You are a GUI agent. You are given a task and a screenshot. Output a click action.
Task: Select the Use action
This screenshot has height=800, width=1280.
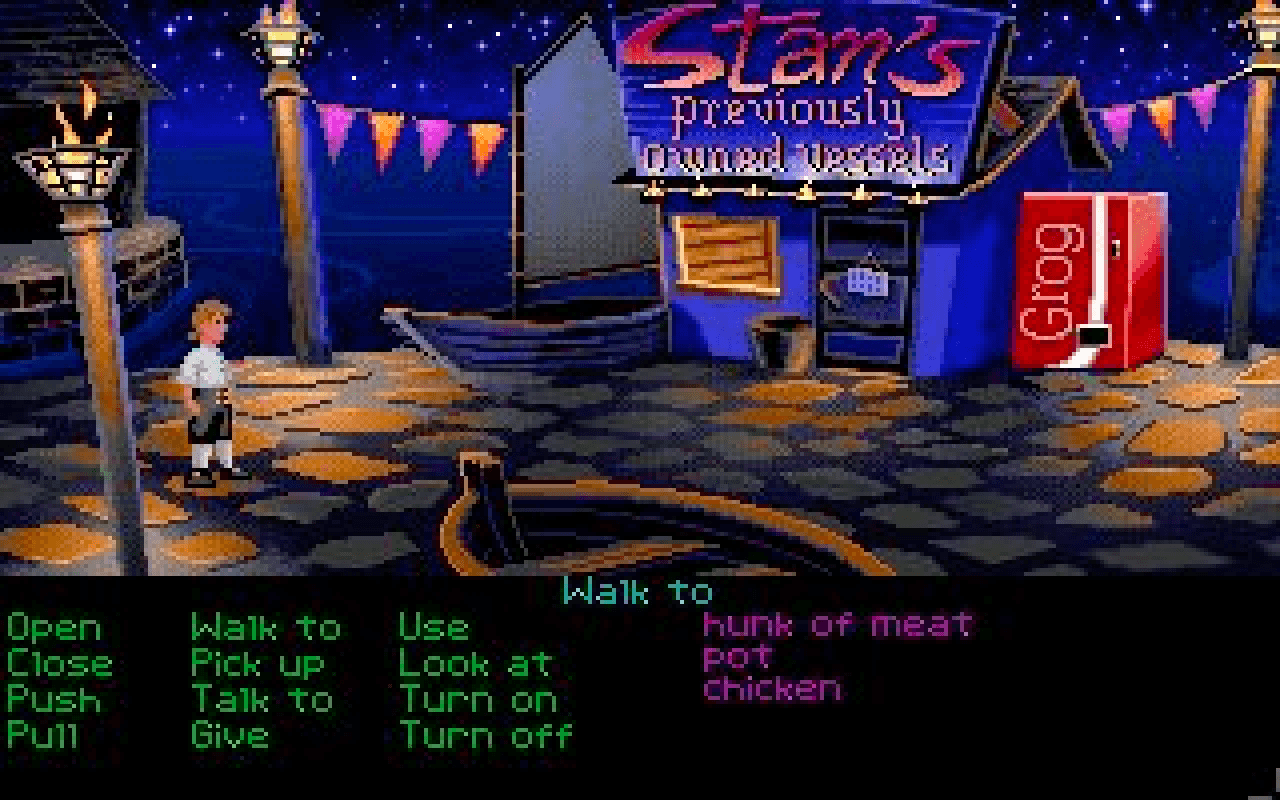tap(433, 627)
